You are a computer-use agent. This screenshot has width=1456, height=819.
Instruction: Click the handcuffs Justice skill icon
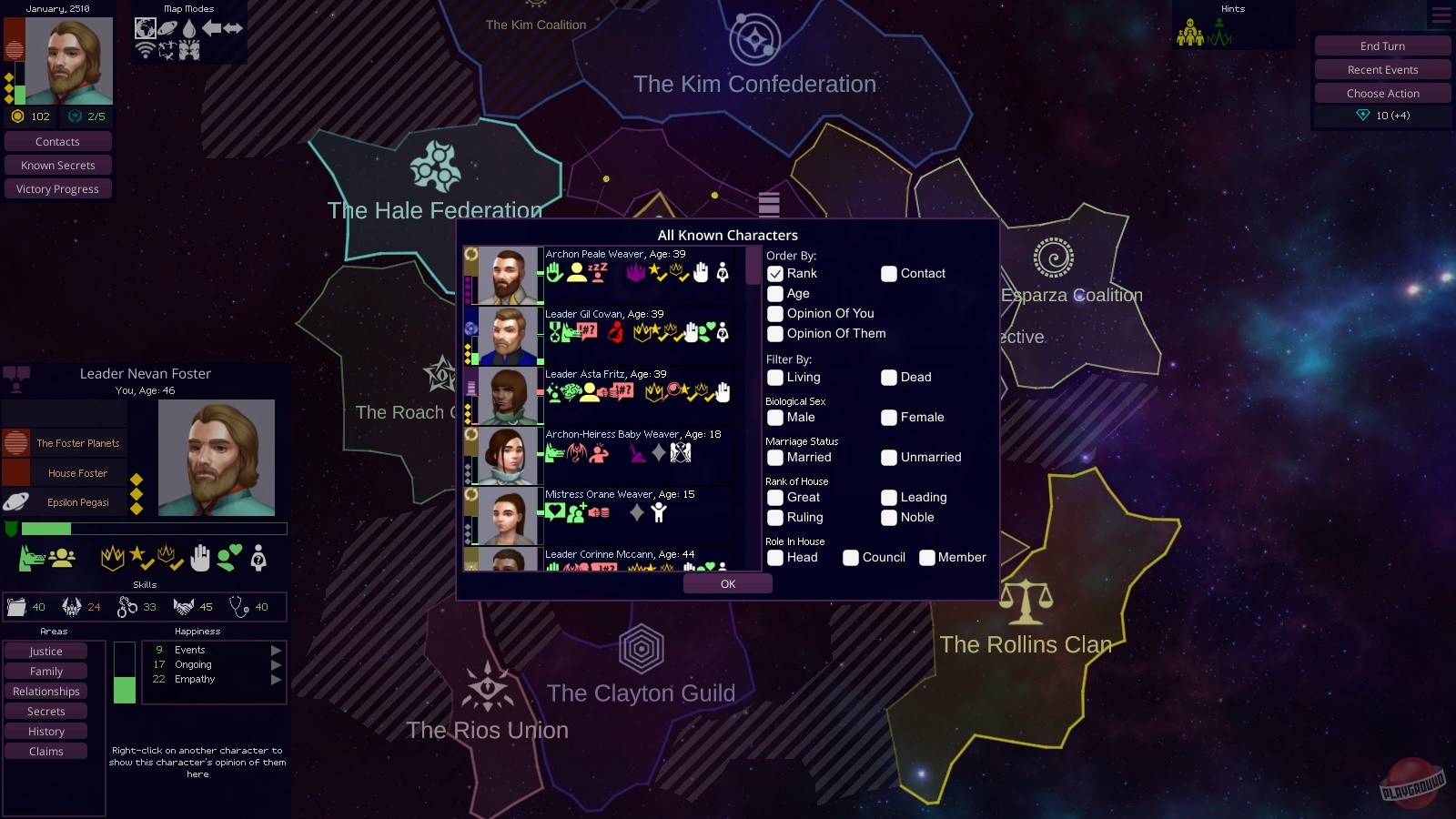tap(127, 607)
